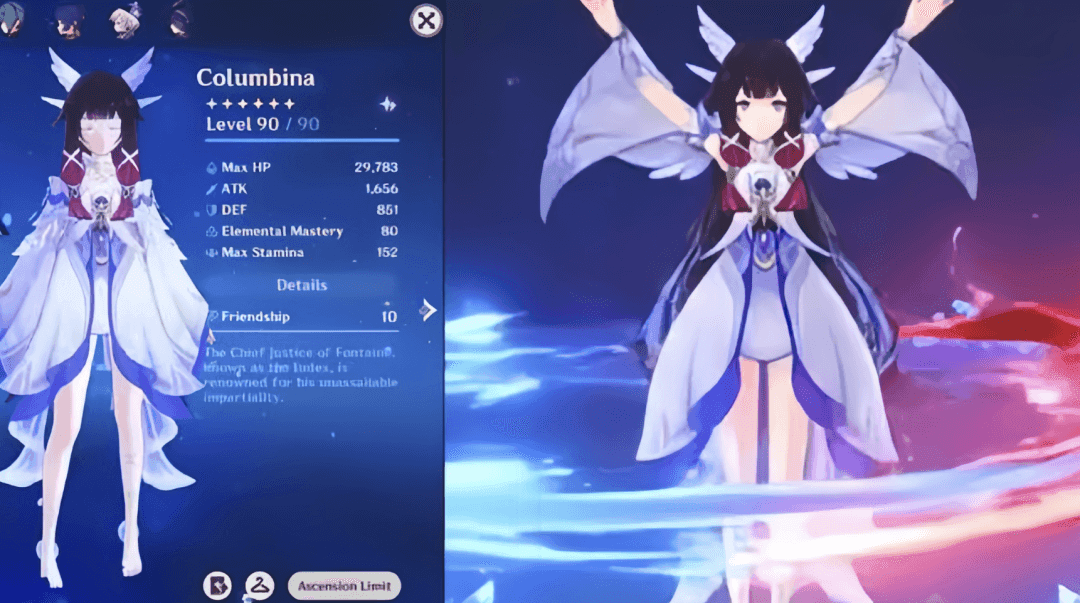This screenshot has height=603, width=1080.
Task: Open the Details stats panel
Action: tap(301, 285)
